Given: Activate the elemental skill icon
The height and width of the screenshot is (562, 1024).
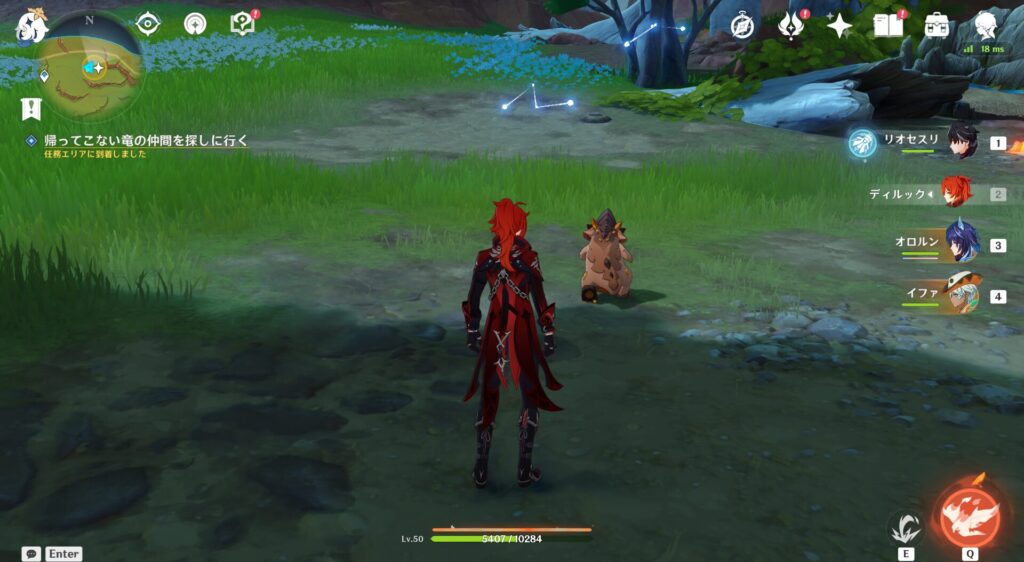Looking at the screenshot, I should (x=906, y=527).
